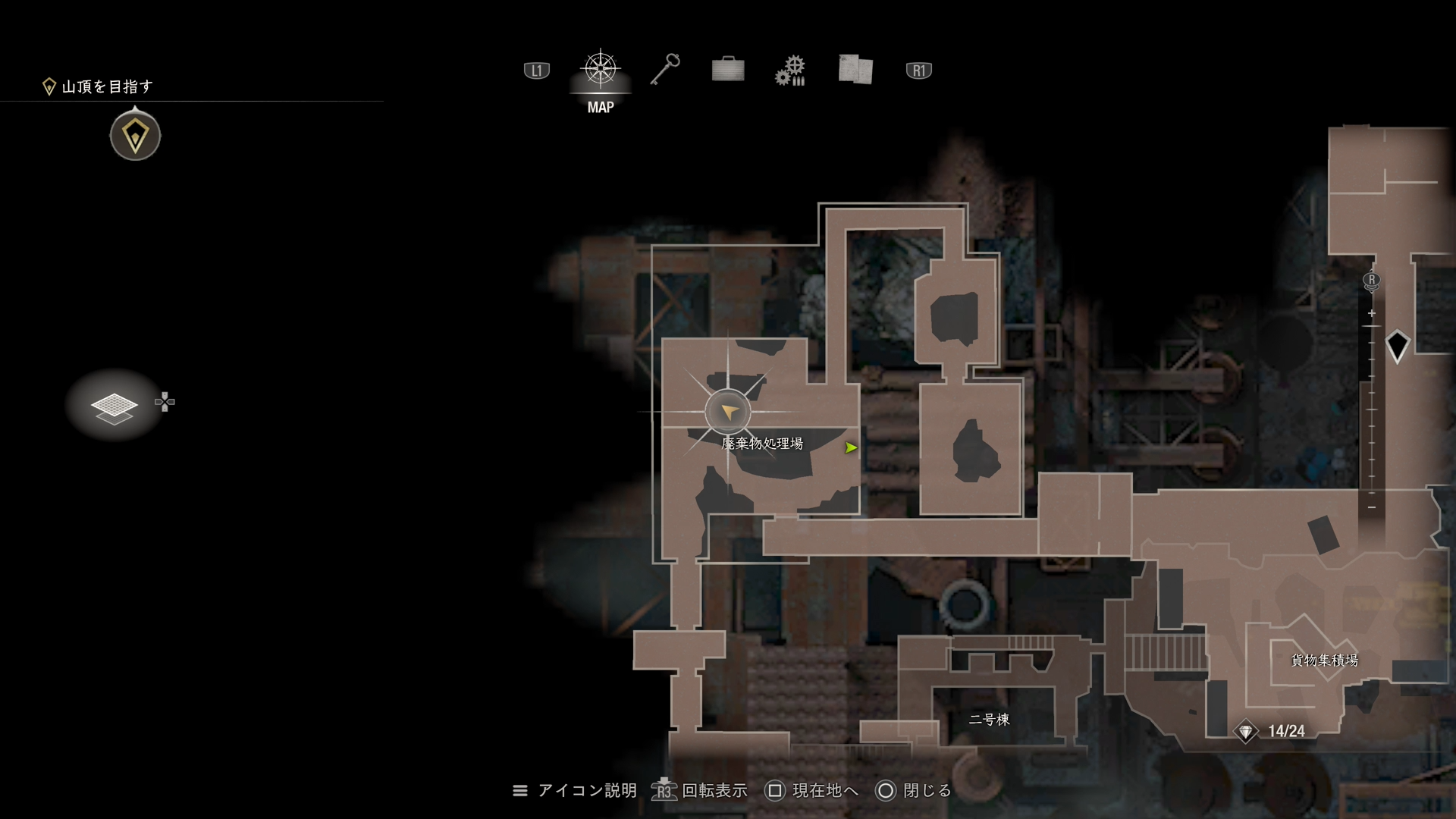Click the diamond treasure icon showing 14/24
1456x819 pixels.
(x=1246, y=730)
